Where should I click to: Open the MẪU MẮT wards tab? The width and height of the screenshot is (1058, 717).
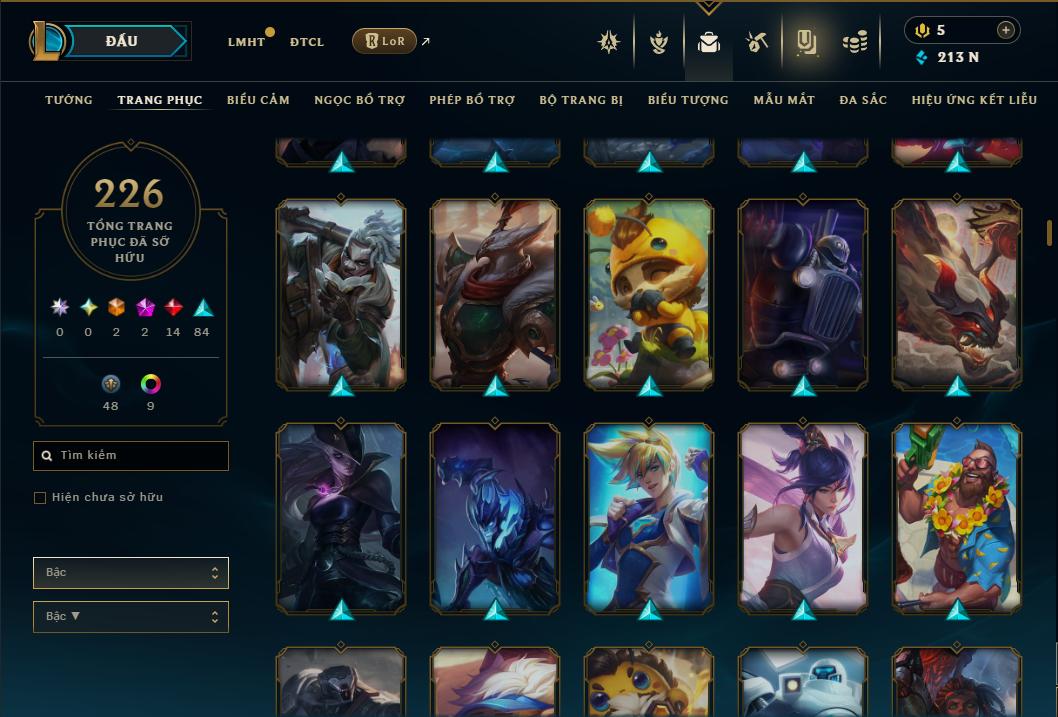click(x=784, y=100)
